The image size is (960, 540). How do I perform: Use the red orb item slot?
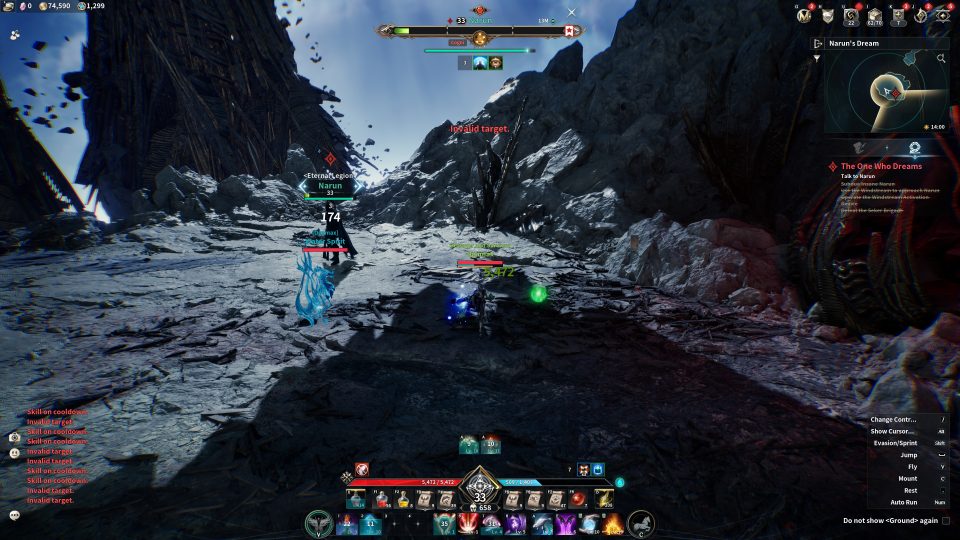[578, 498]
